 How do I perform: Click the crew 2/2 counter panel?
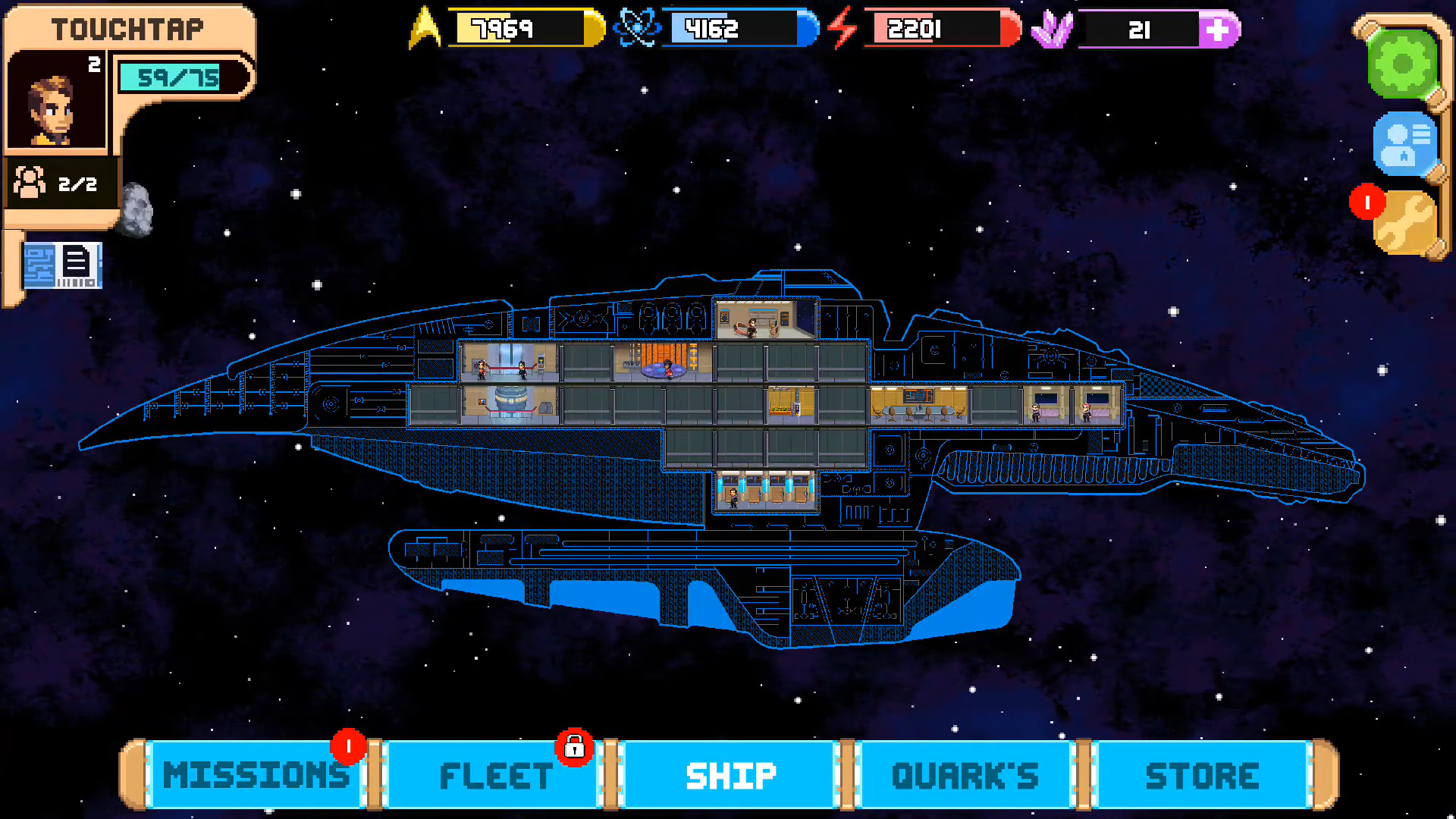(61, 182)
